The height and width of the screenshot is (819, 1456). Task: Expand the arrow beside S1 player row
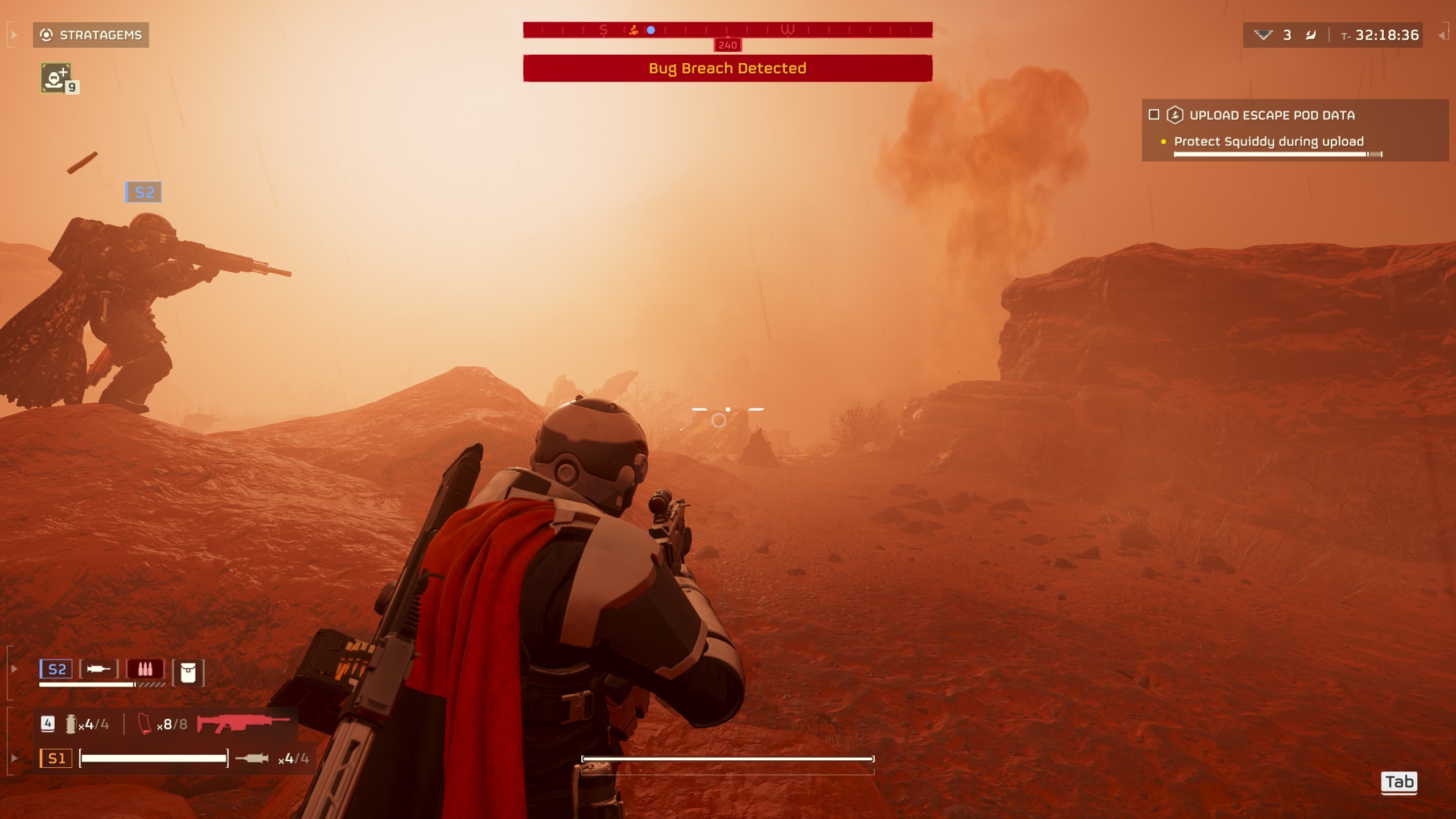14,759
